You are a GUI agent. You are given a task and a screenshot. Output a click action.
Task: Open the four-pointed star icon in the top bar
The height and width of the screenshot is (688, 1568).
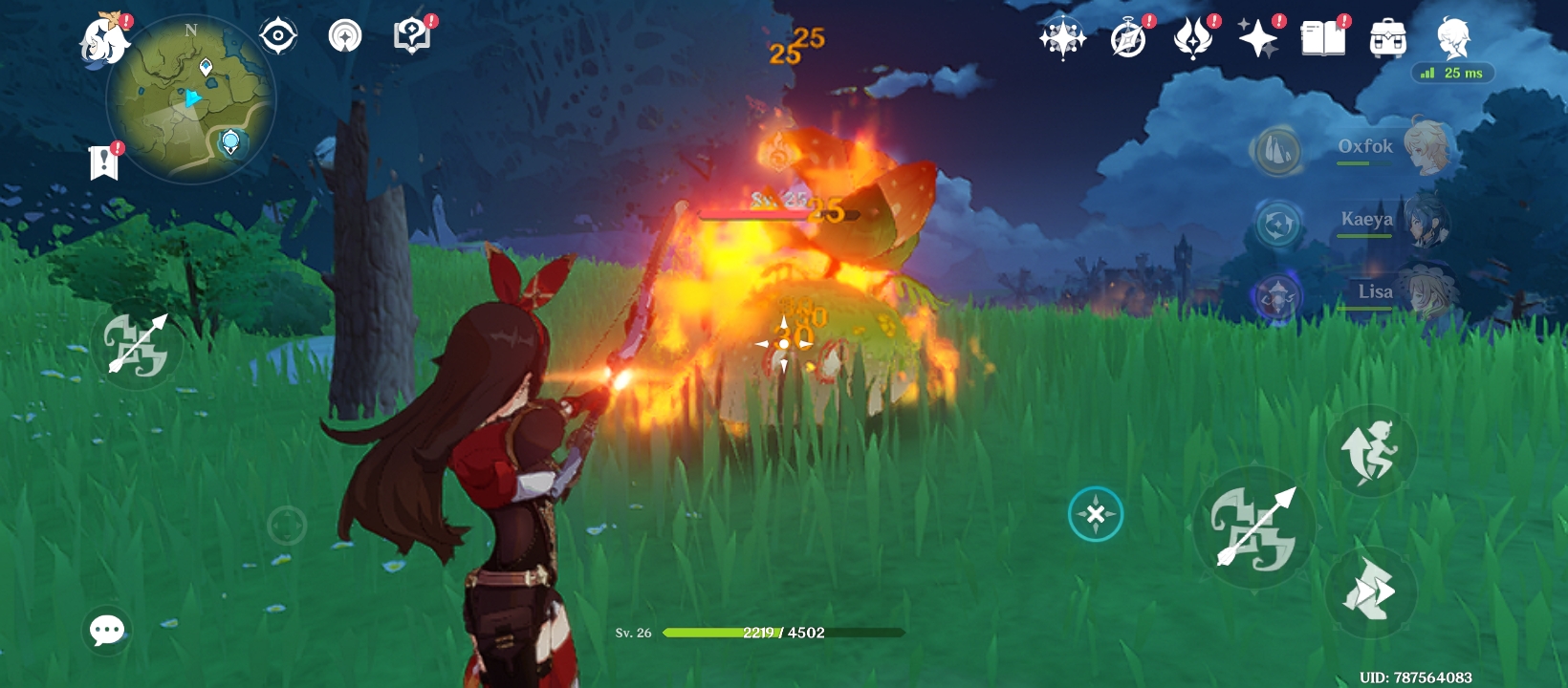1062,39
